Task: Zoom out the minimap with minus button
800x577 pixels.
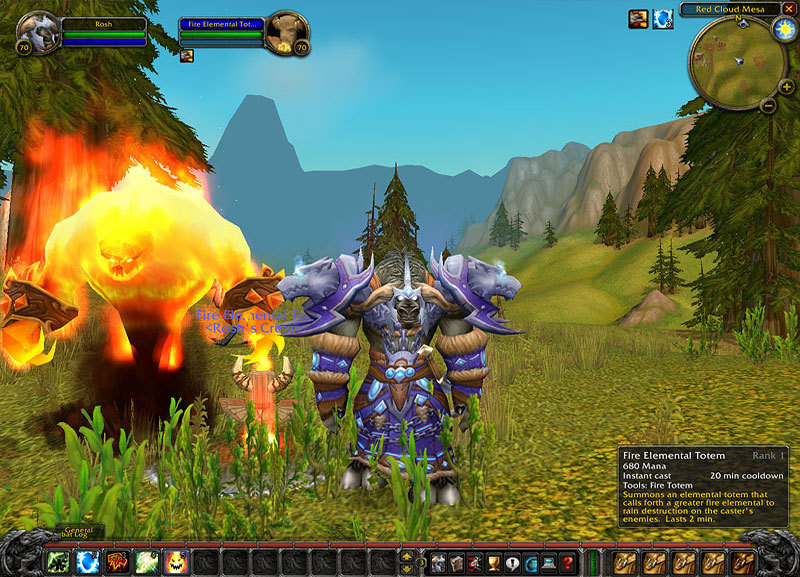Action: pos(767,104)
